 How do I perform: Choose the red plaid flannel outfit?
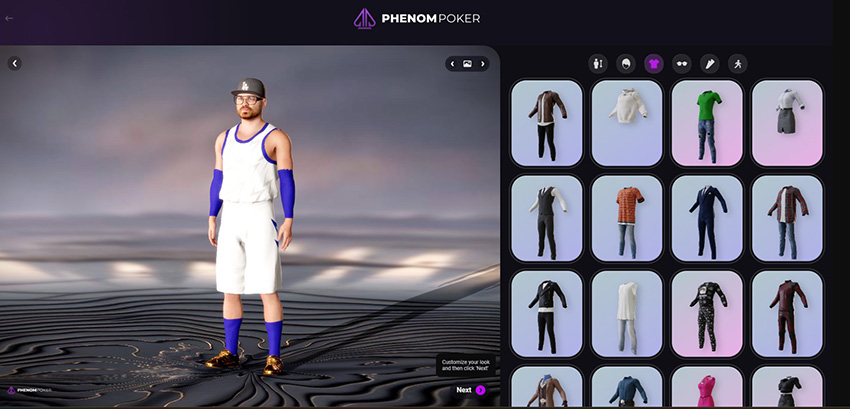tap(787, 218)
